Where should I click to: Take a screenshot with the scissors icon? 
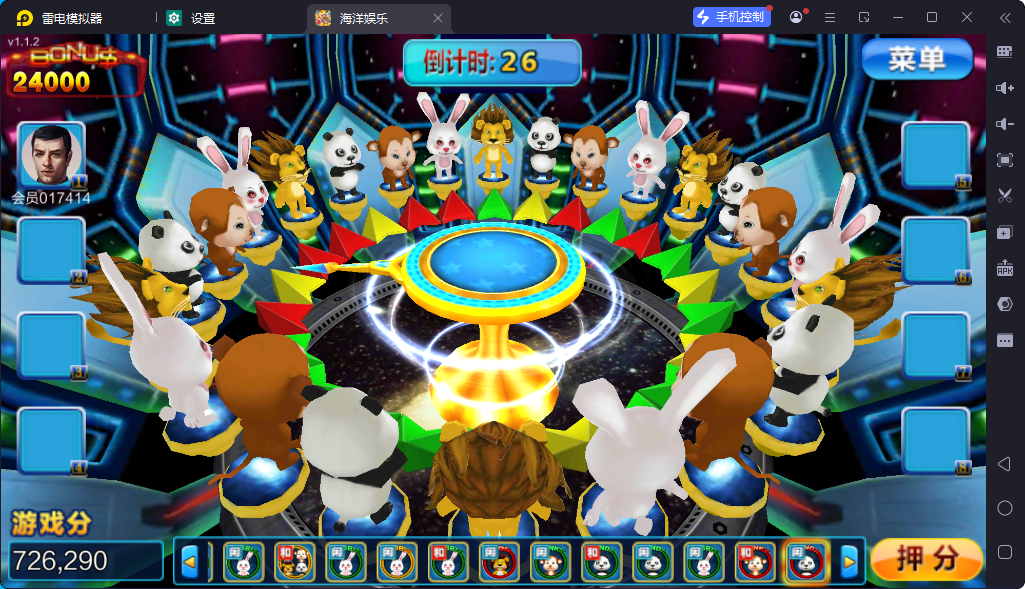pos(1005,196)
